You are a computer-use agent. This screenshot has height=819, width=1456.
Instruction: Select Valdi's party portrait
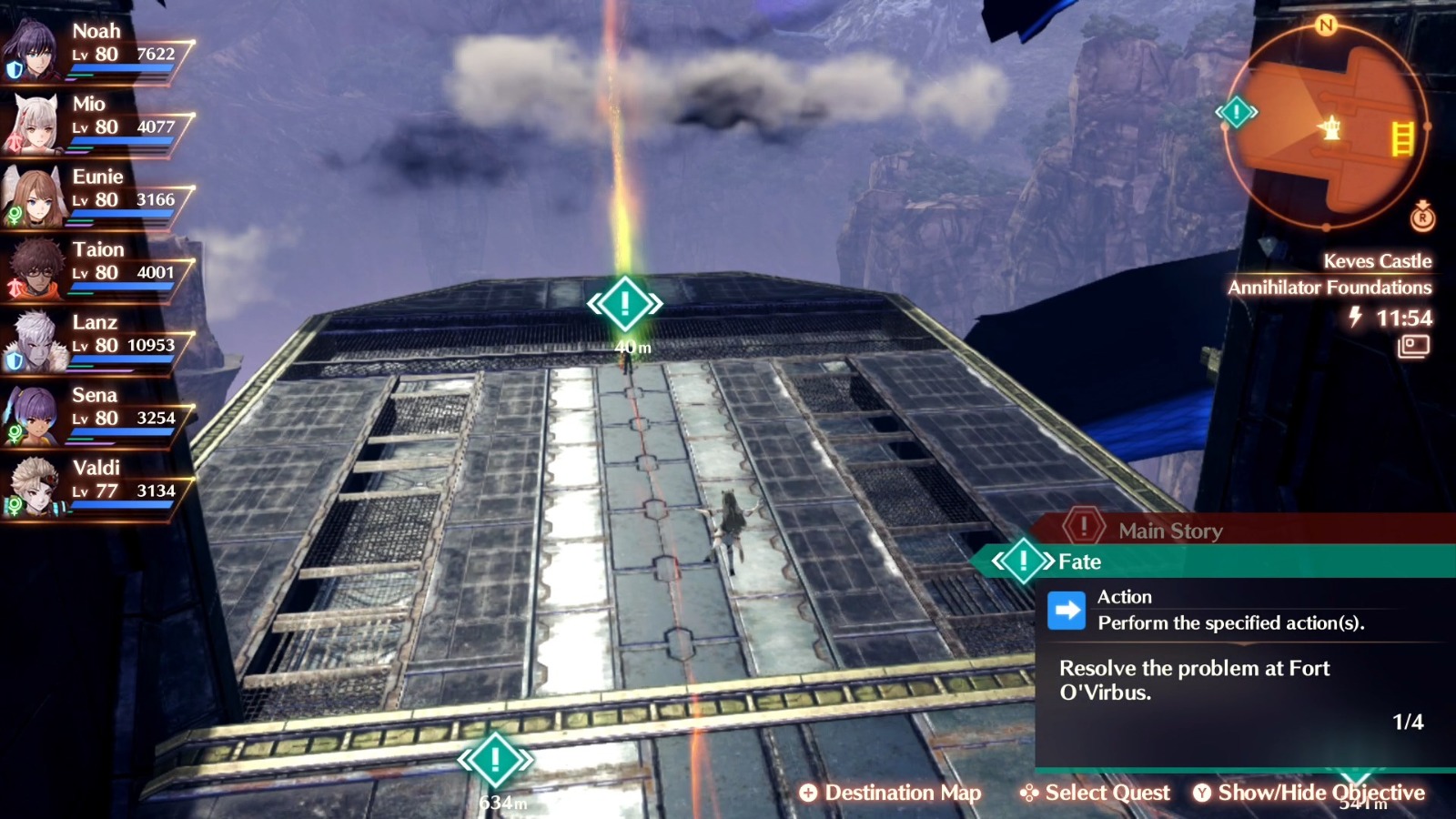pos(35,488)
